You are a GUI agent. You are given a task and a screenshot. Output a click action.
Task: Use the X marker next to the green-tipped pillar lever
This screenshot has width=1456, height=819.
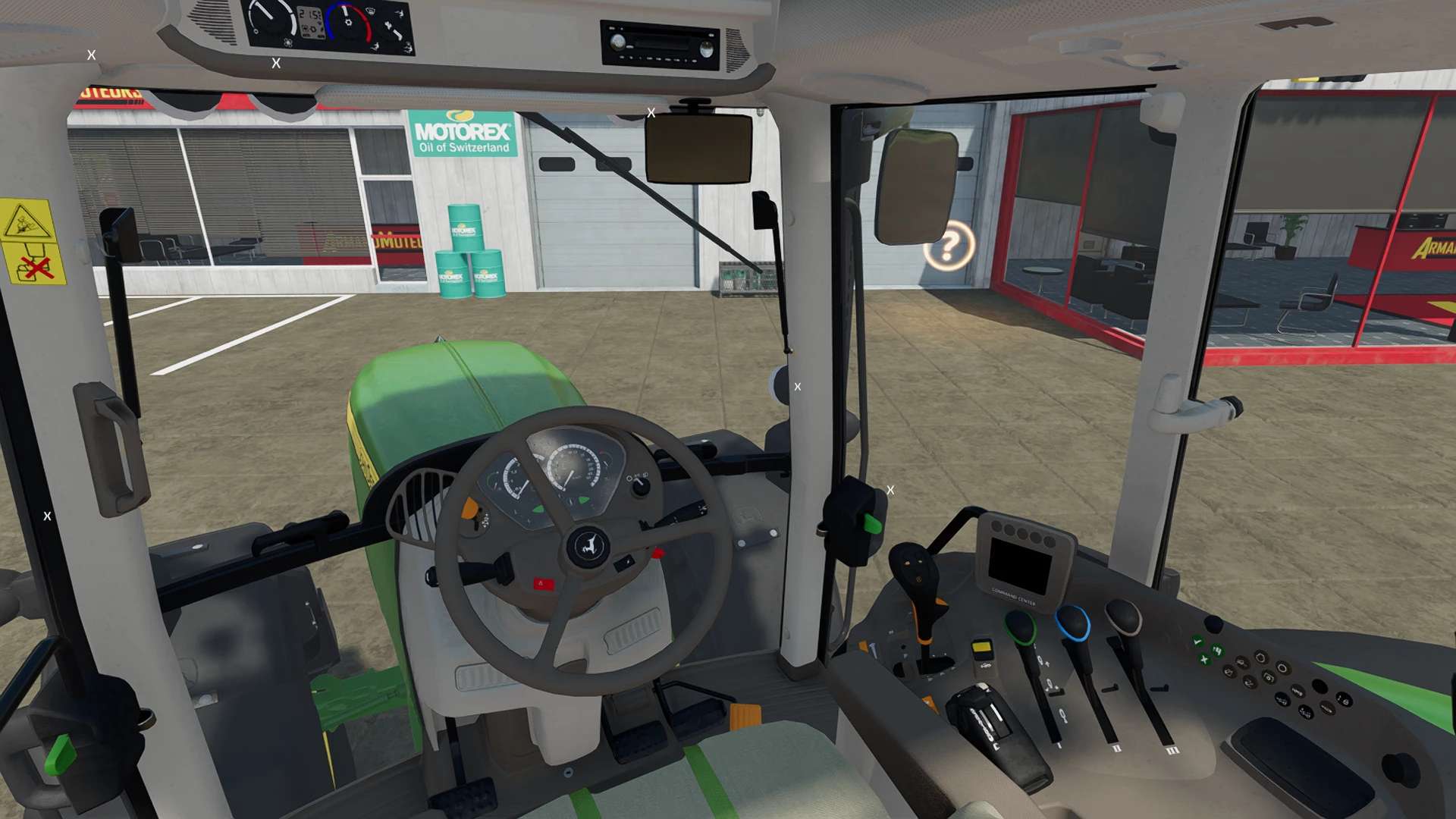890,491
